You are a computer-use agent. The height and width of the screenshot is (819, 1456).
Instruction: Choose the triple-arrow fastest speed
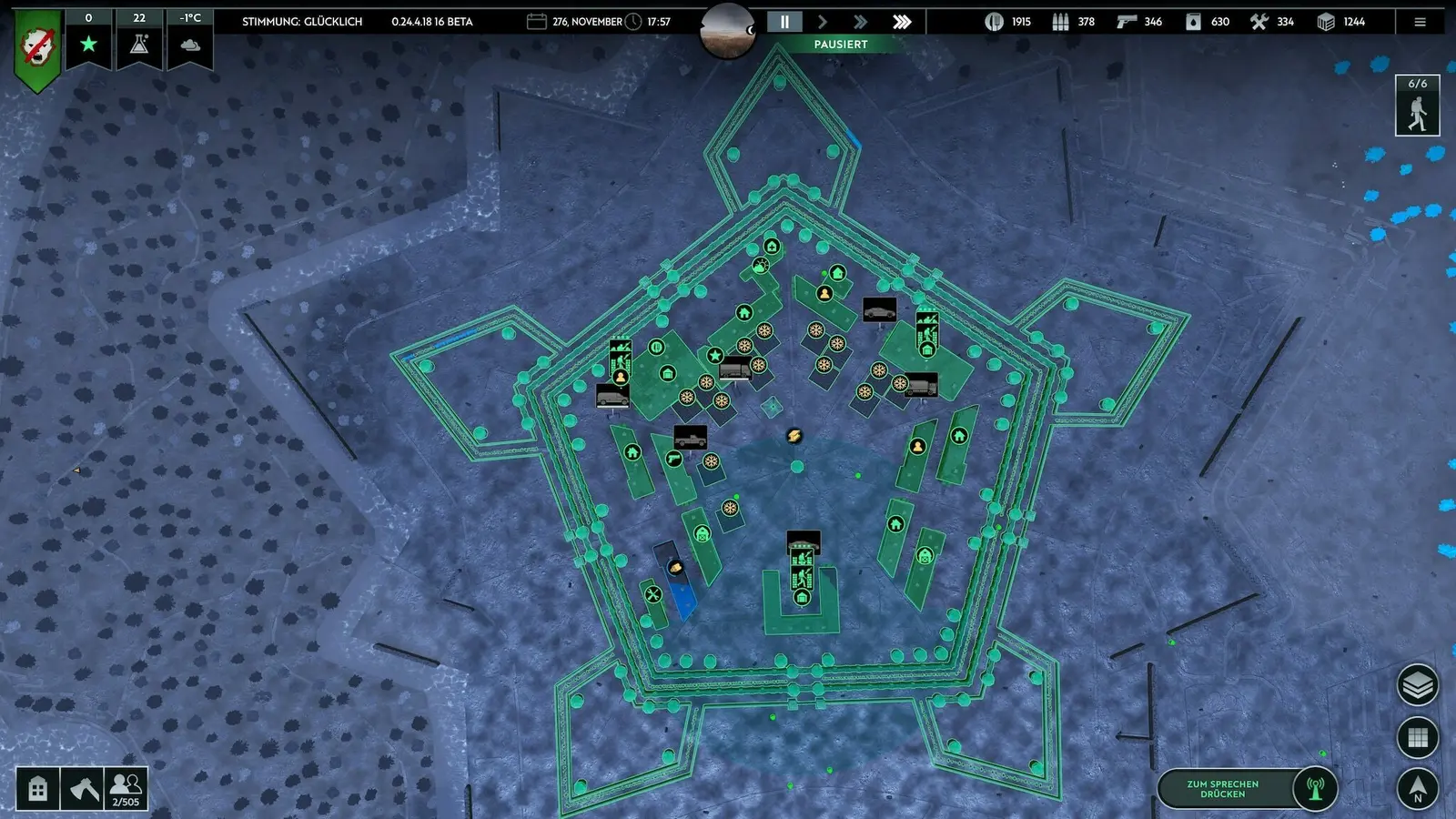tap(902, 22)
